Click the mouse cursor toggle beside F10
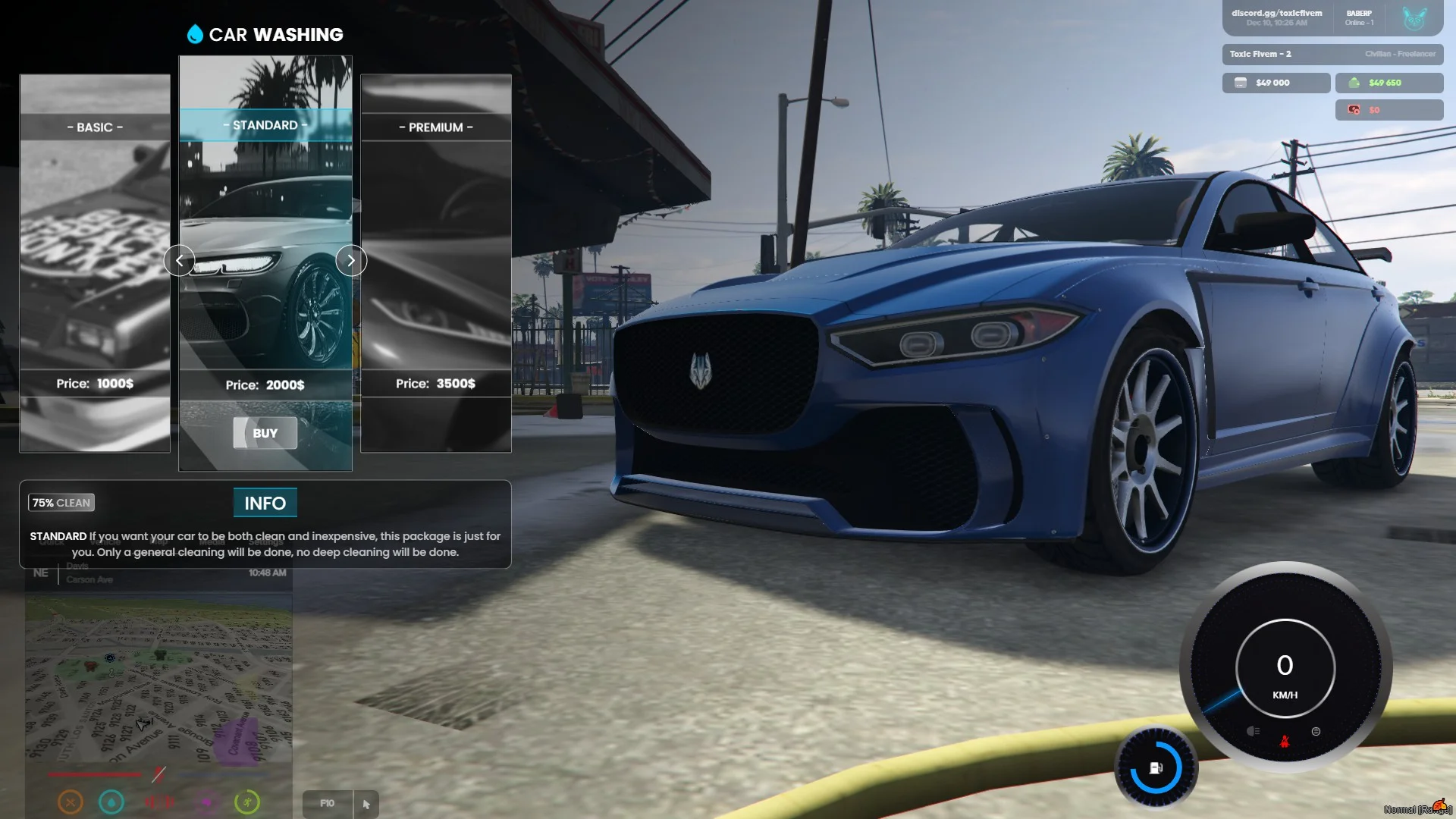 point(366,804)
